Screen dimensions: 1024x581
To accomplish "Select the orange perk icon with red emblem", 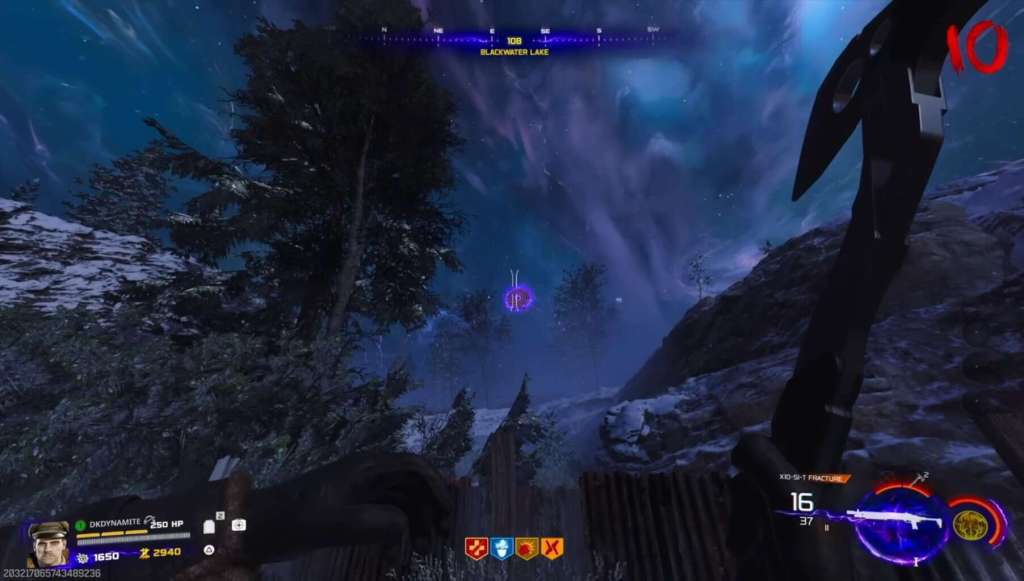I will tap(526, 548).
